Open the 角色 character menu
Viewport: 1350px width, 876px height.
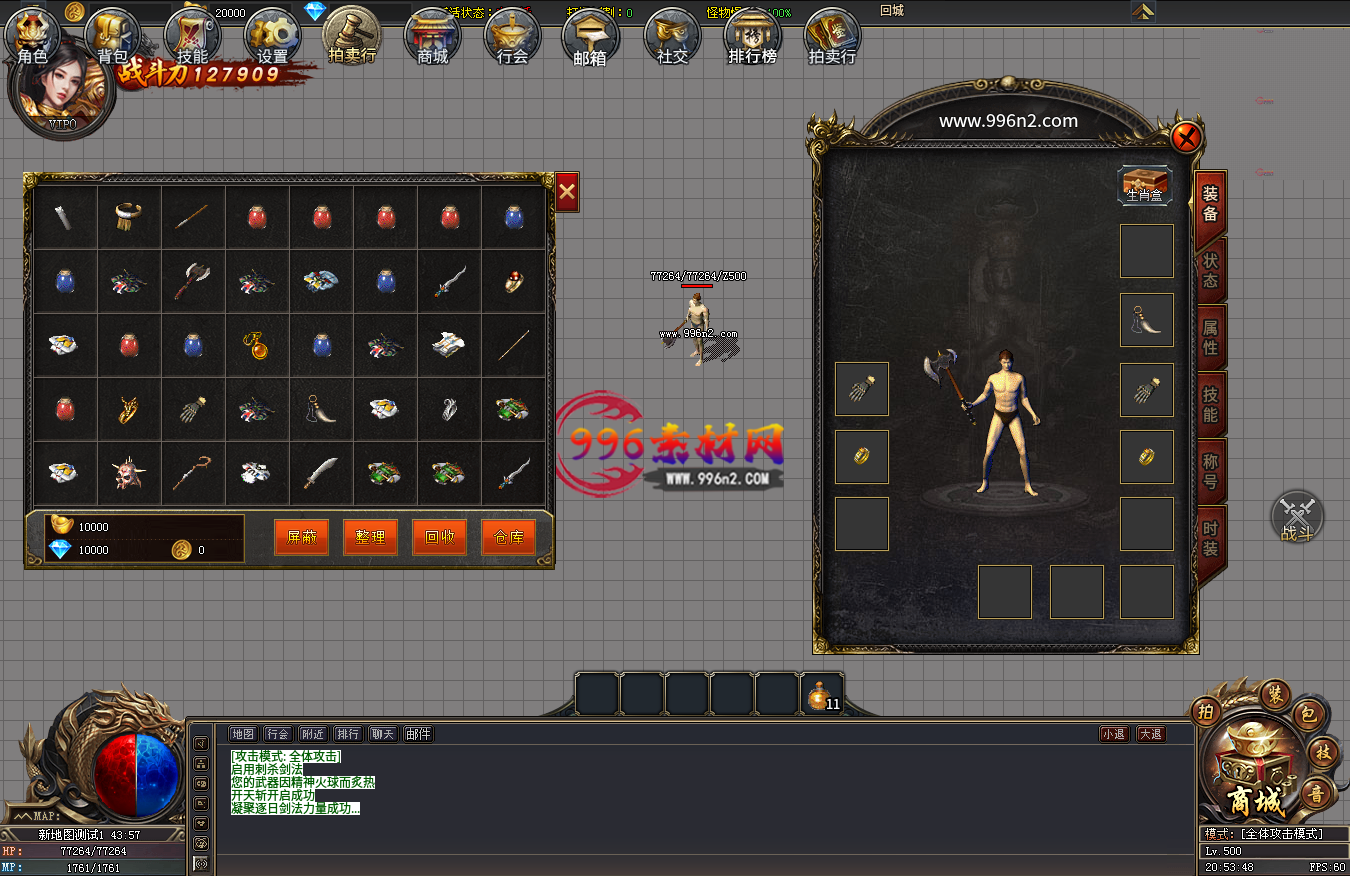33,38
